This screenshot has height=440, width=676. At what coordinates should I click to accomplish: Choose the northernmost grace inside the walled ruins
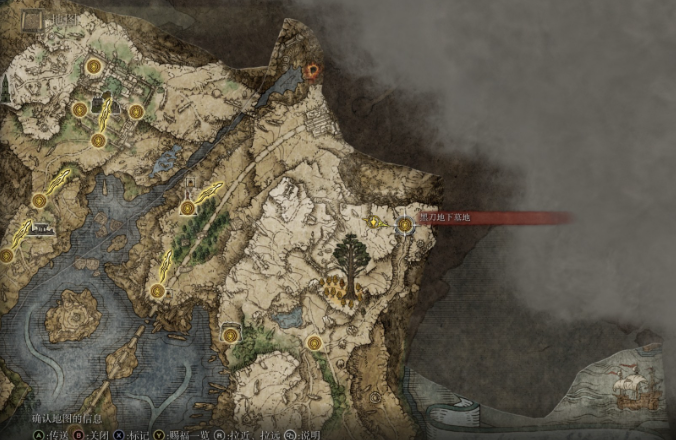click(x=93, y=67)
